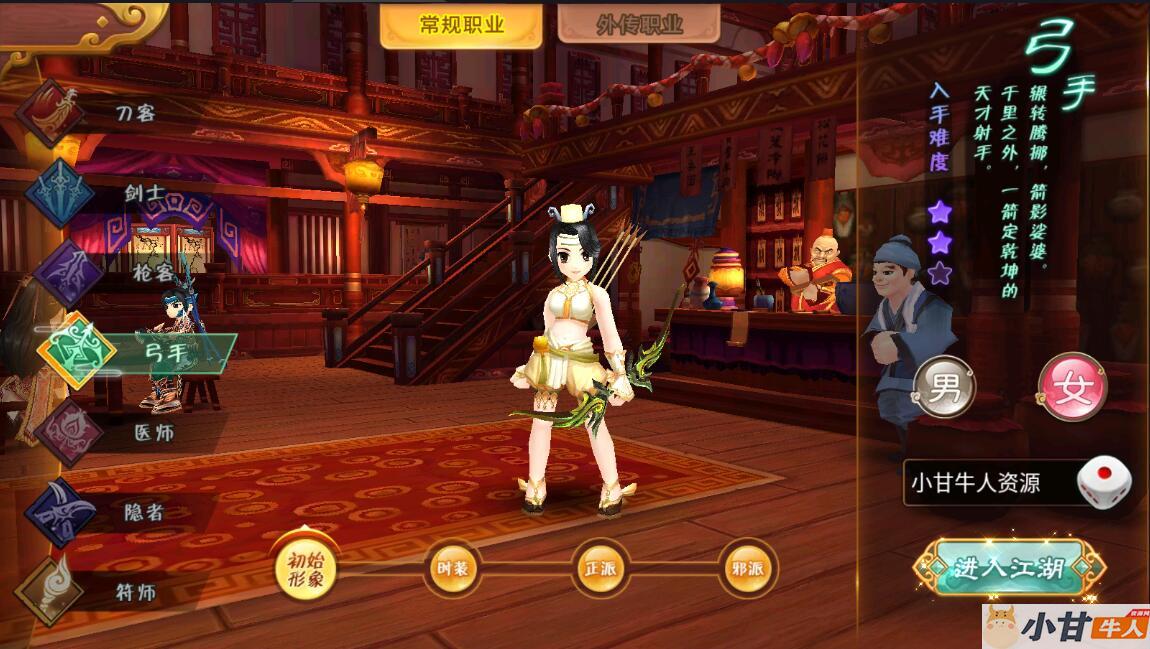Choose female gender 女
1150x649 pixels.
(1073, 388)
